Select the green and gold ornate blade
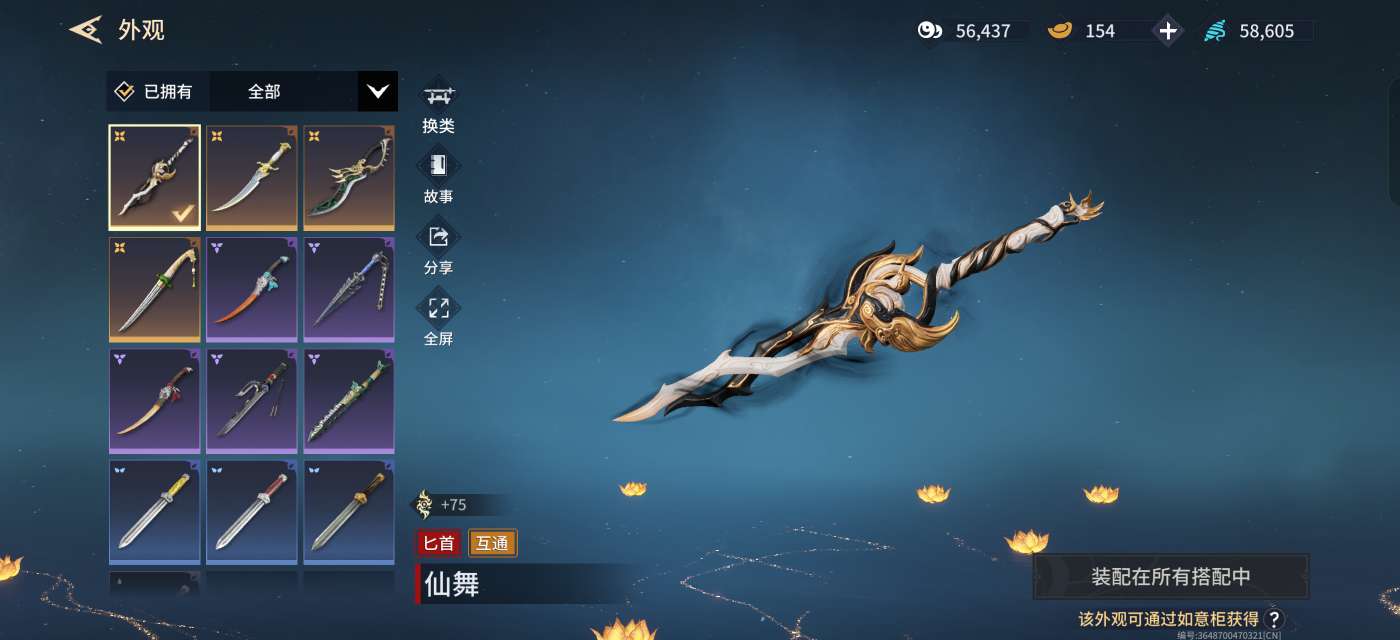1400x640 pixels. coord(349,177)
